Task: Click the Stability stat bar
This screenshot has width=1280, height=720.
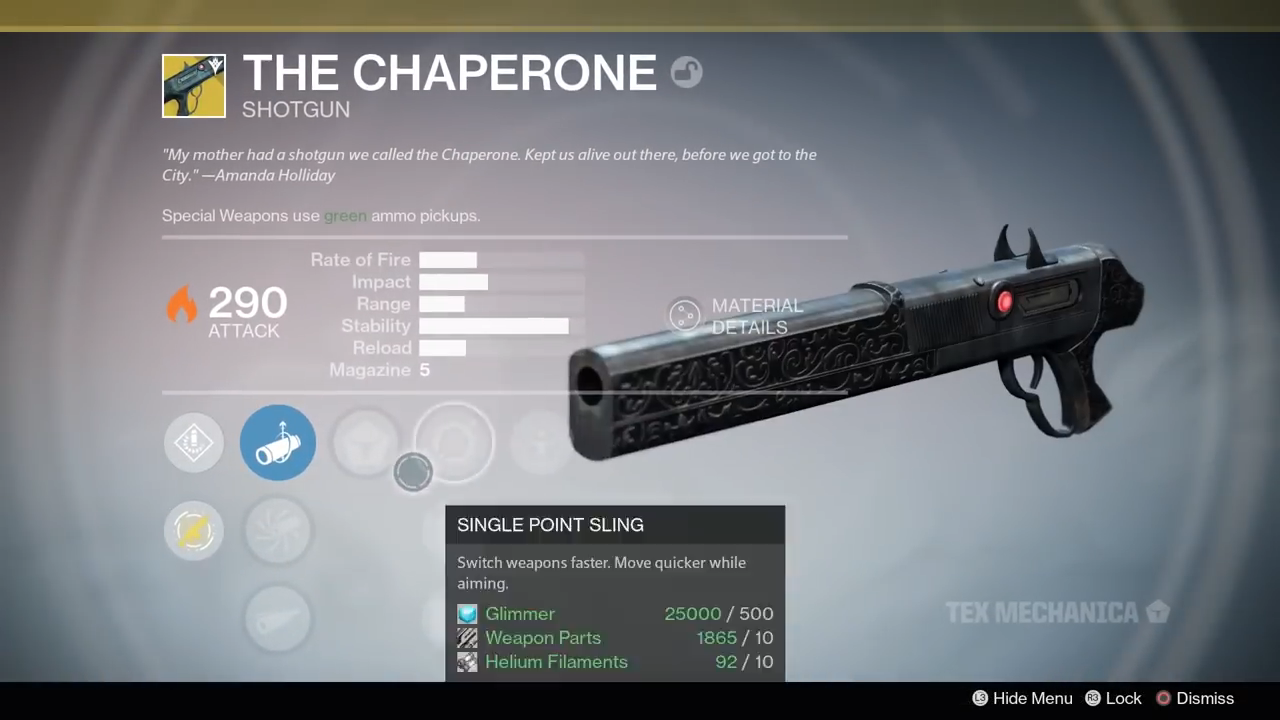Action: coord(493,325)
